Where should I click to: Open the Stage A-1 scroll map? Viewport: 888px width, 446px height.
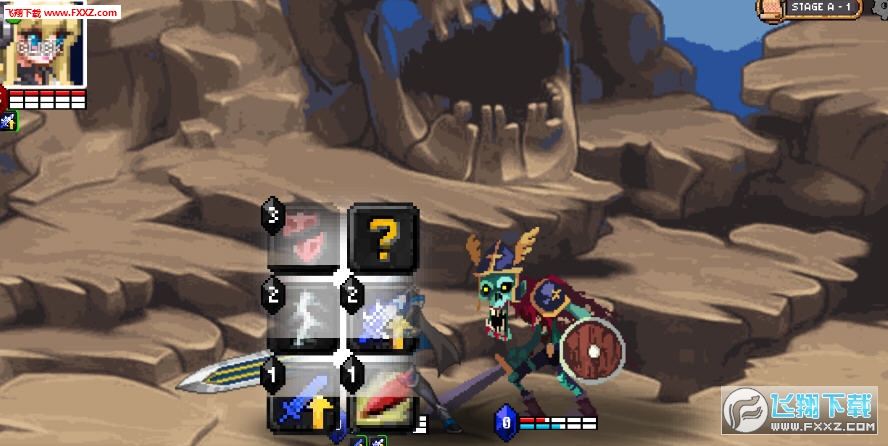(770, 8)
